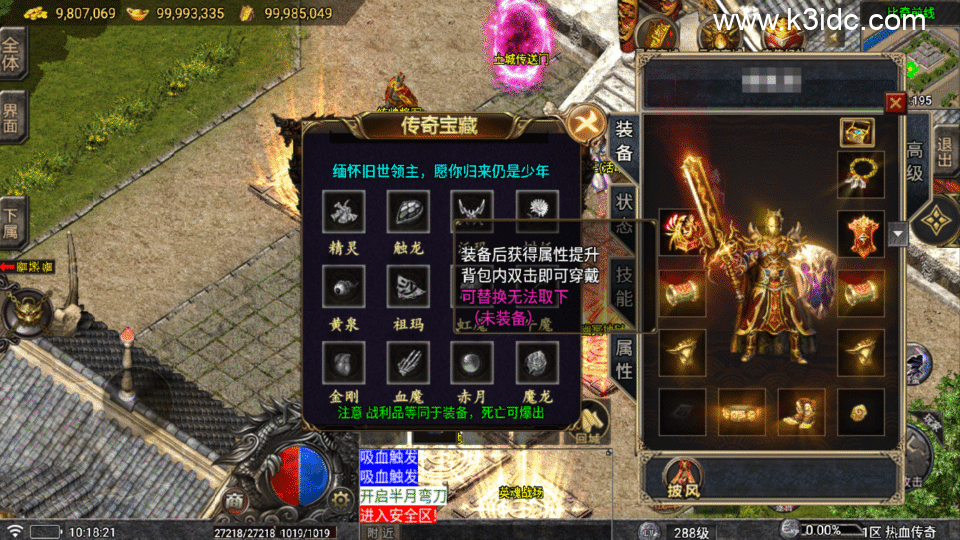Switch to the 属性 attributes tab
960x540 pixels.
623,358
